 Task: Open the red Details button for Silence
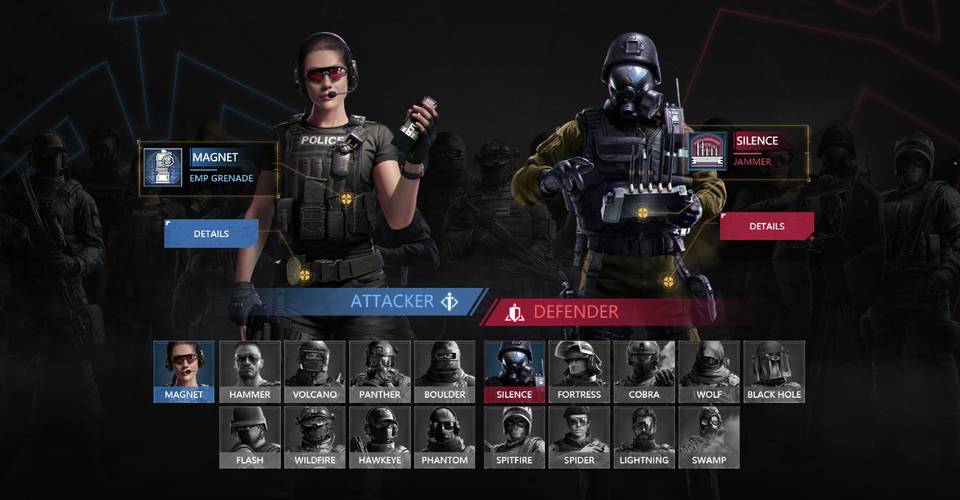point(766,226)
